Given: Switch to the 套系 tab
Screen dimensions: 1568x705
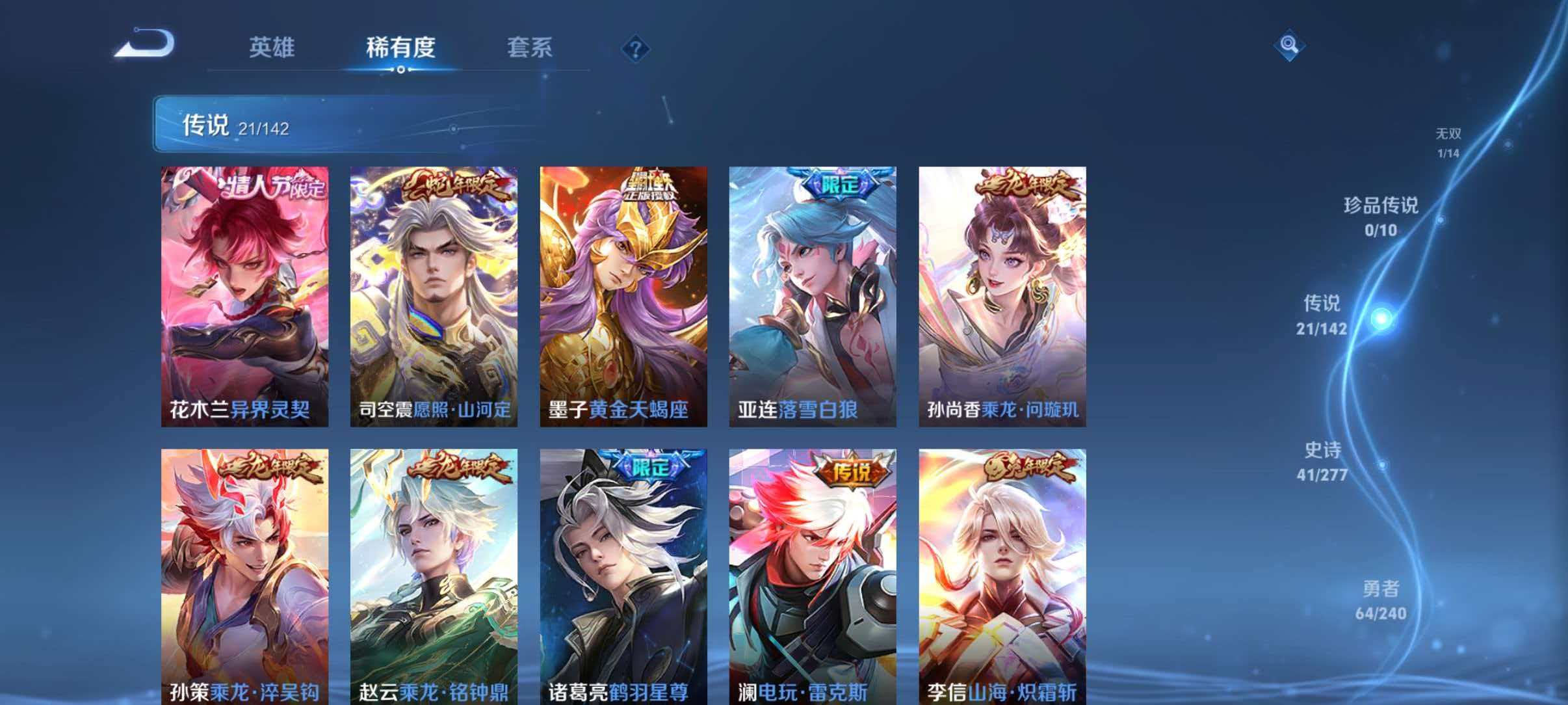Looking at the screenshot, I should pyautogui.click(x=530, y=47).
